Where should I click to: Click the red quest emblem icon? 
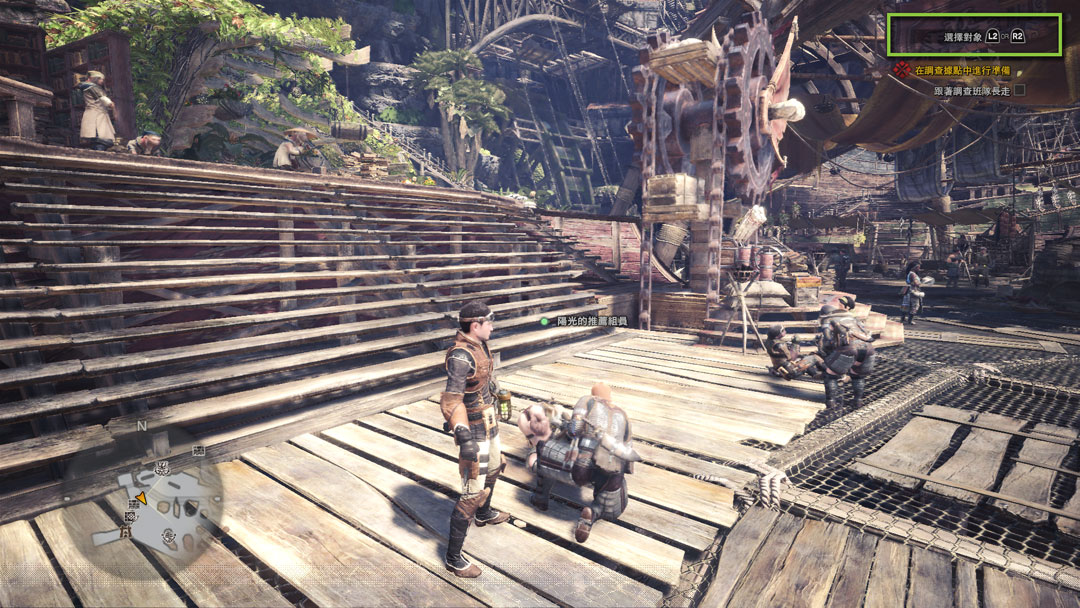[903, 70]
